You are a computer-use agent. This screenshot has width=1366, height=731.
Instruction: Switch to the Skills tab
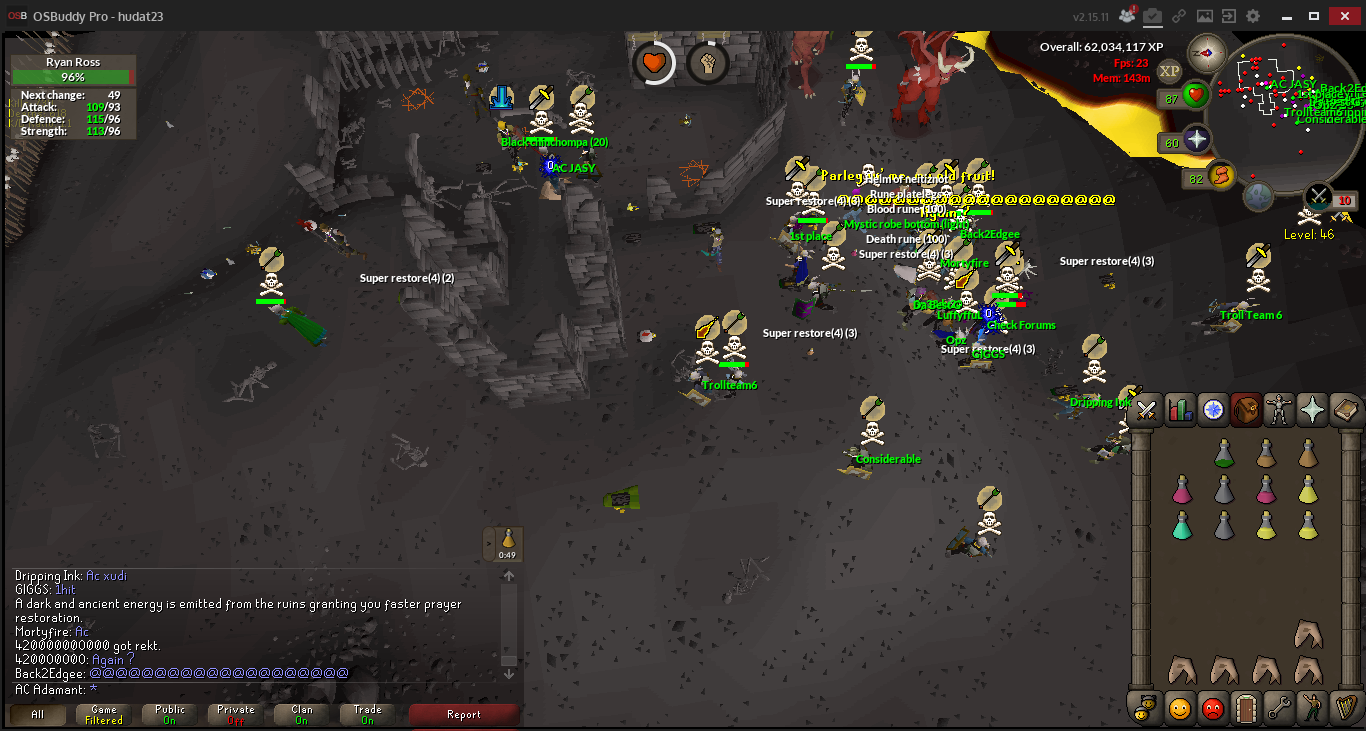(x=1180, y=410)
